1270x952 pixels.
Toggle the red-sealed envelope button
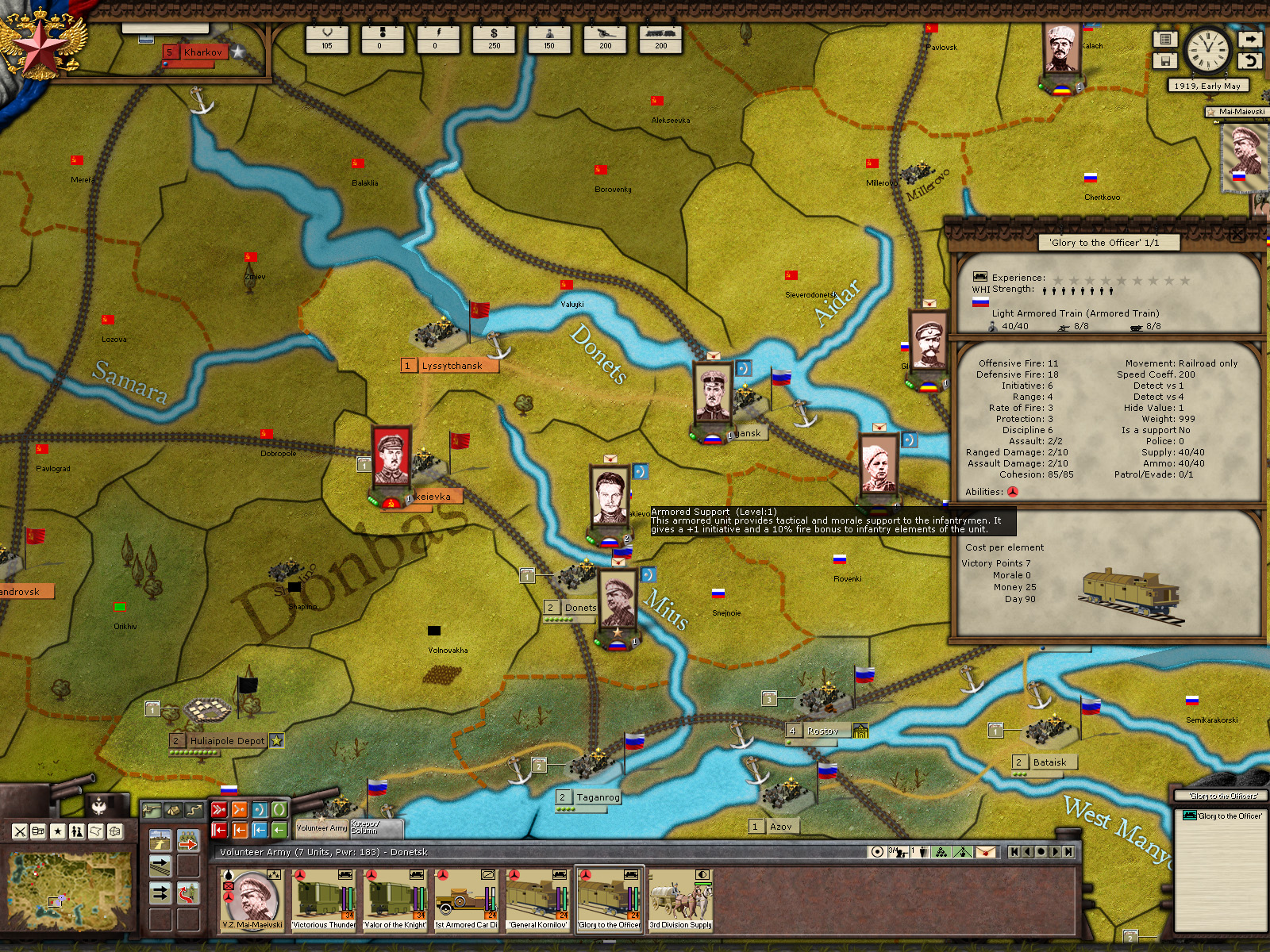click(985, 852)
